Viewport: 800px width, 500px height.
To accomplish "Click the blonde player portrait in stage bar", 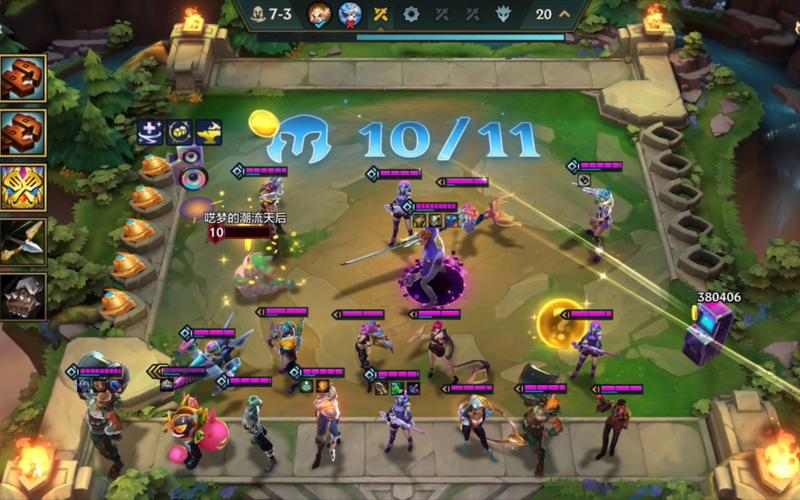I will (319, 14).
